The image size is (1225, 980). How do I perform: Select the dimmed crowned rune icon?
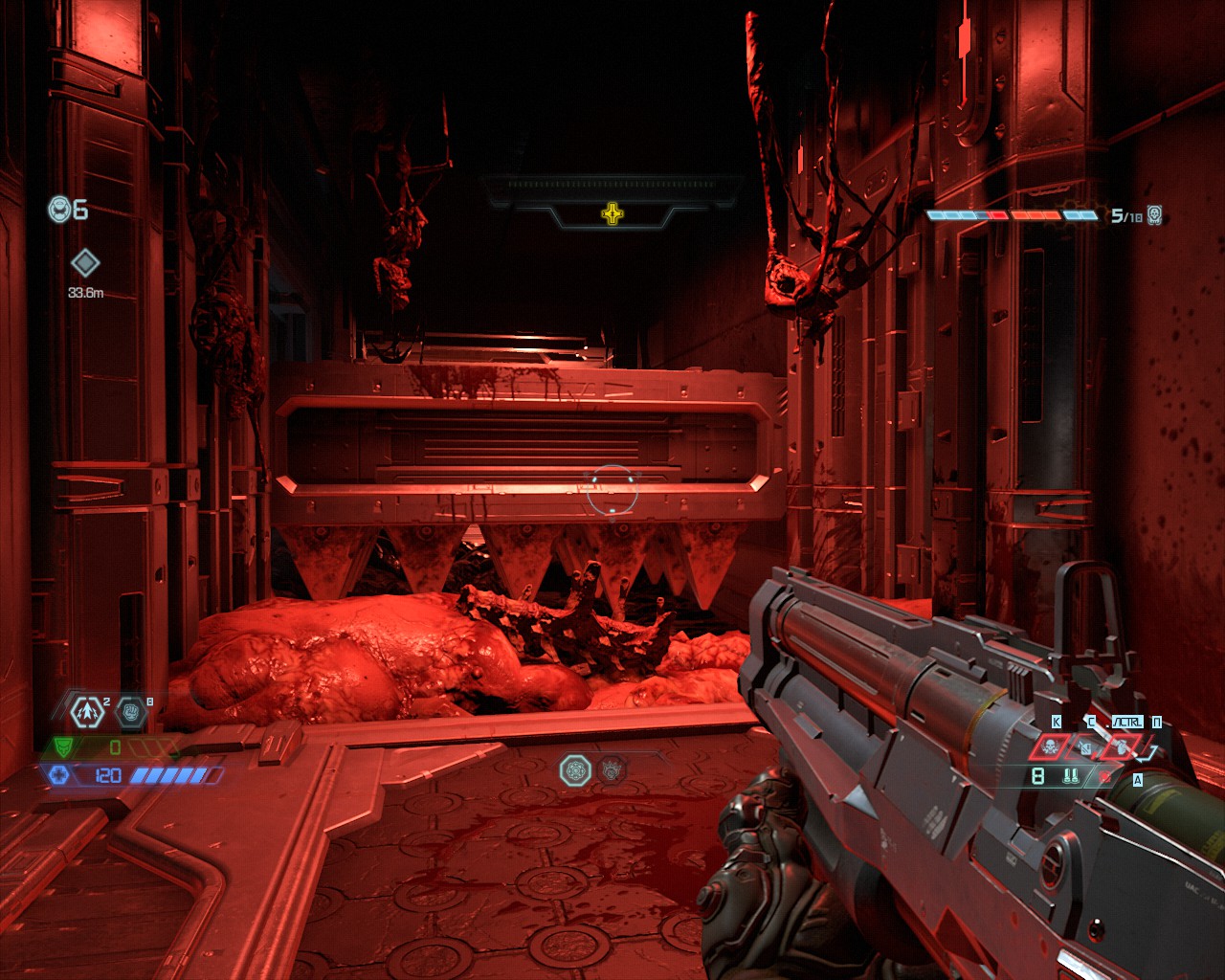(x=612, y=768)
